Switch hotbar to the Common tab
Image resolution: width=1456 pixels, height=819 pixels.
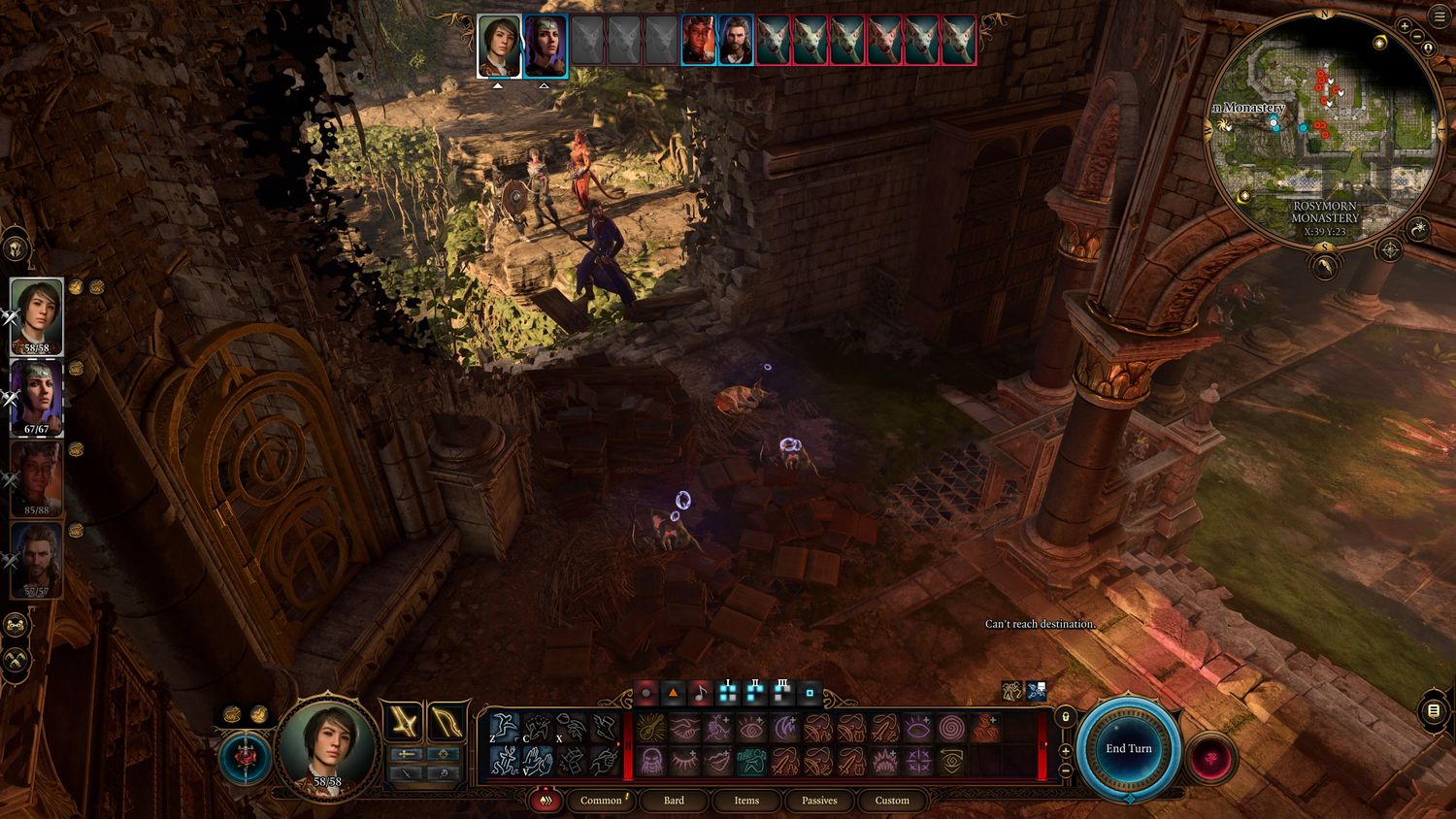601,801
